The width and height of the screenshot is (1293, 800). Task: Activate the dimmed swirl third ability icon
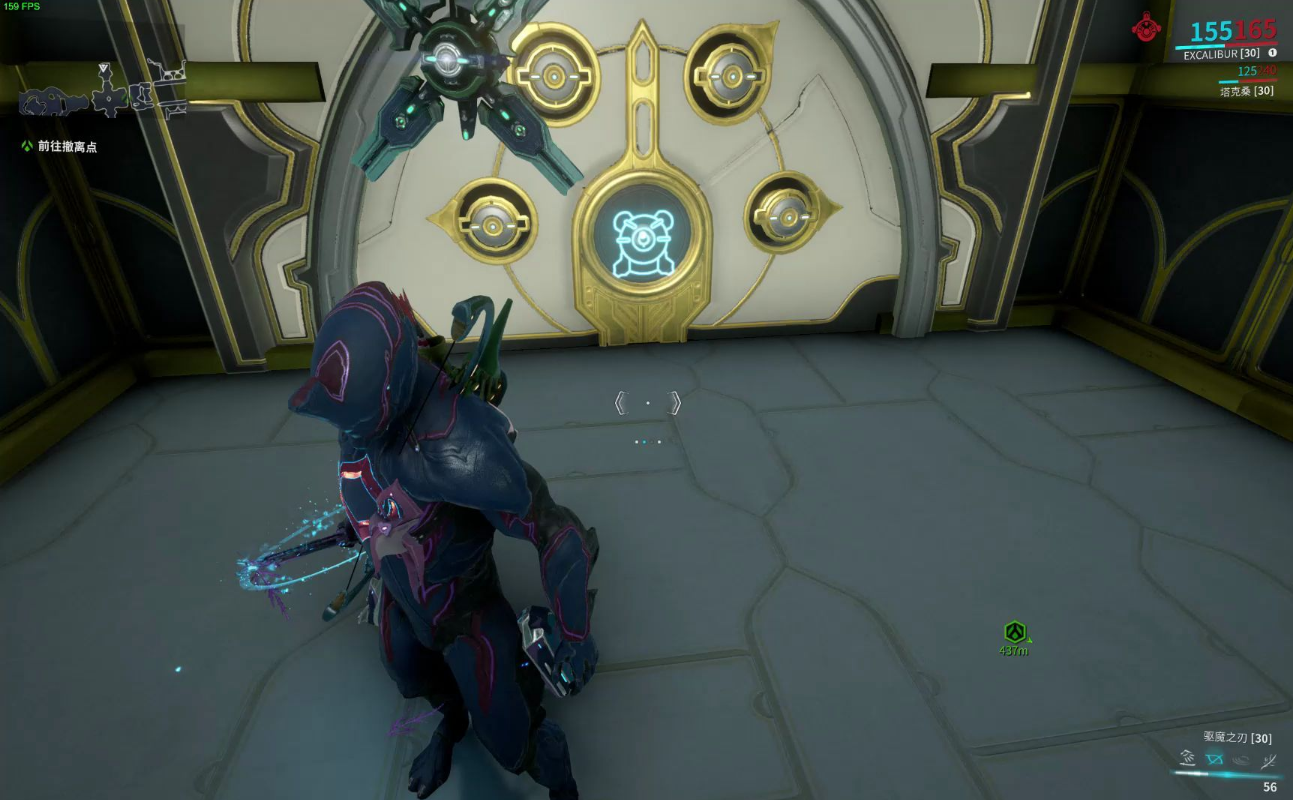point(1242,758)
